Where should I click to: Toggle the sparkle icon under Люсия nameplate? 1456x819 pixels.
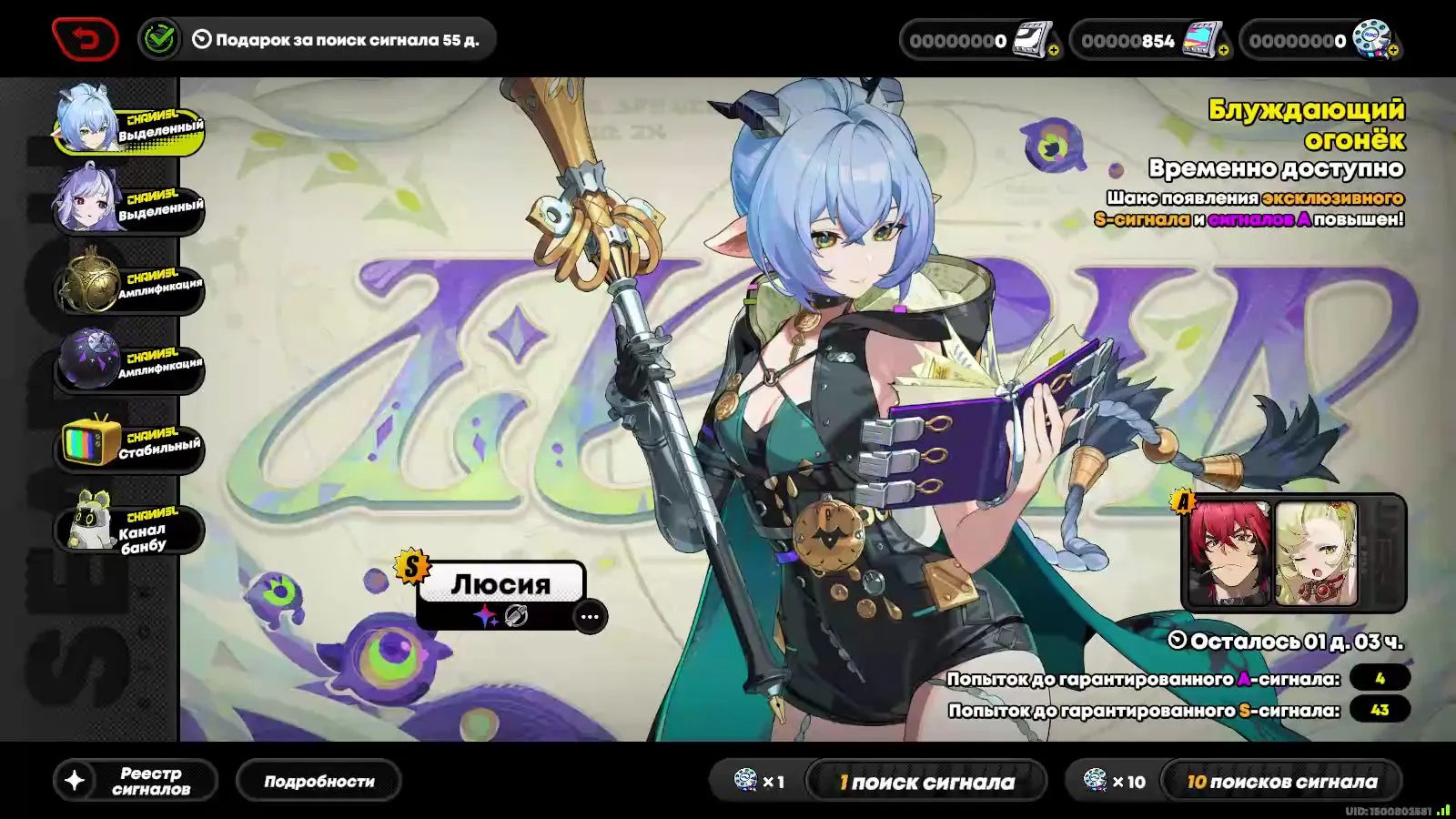click(x=485, y=617)
